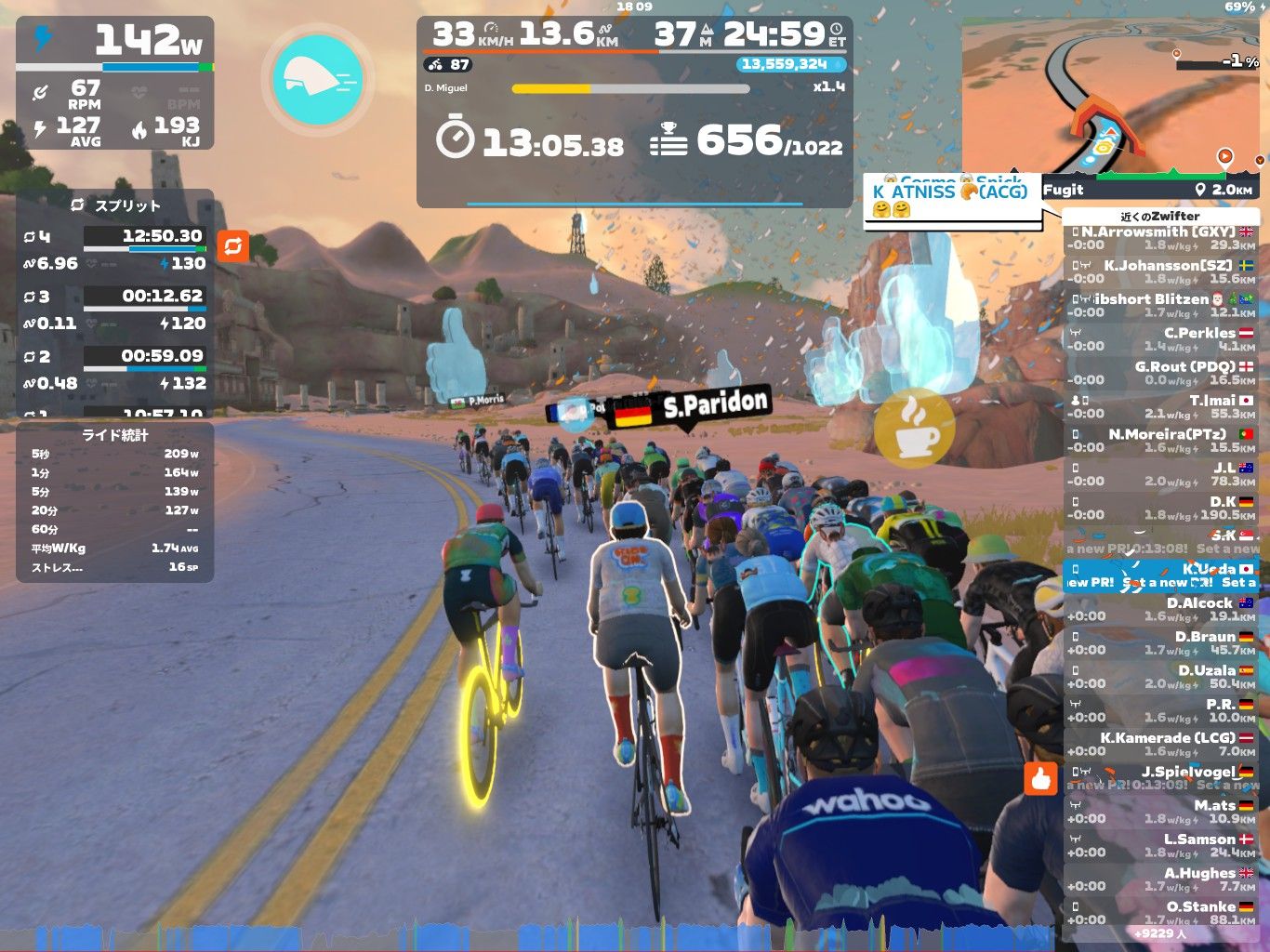
Task: Select T.Imai in the rider list
Action: [1160, 406]
